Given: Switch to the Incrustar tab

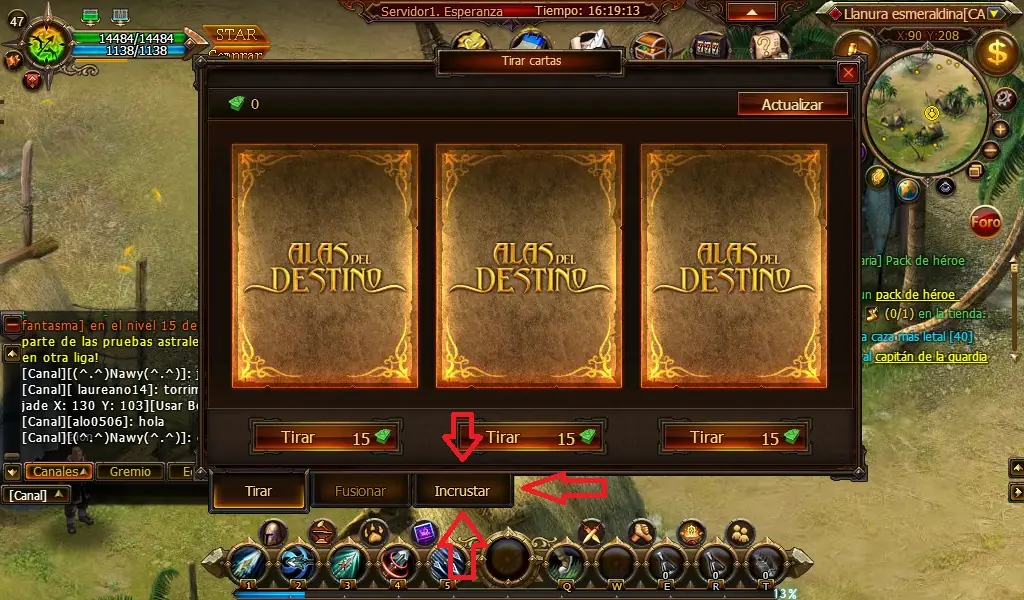Looking at the screenshot, I should (x=462, y=491).
